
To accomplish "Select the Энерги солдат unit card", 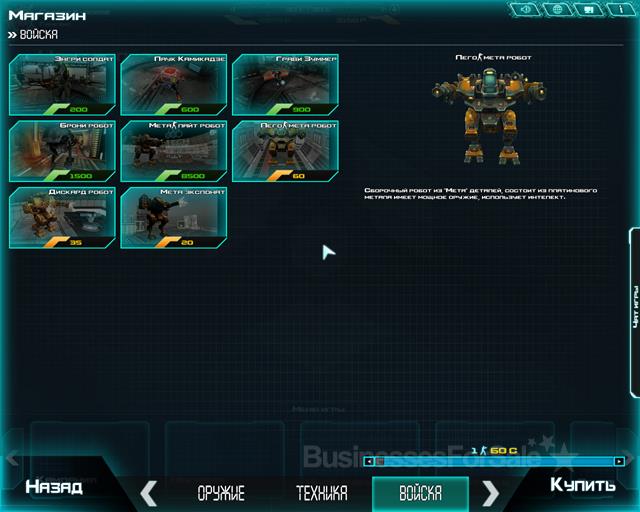I will tap(62, 84).
